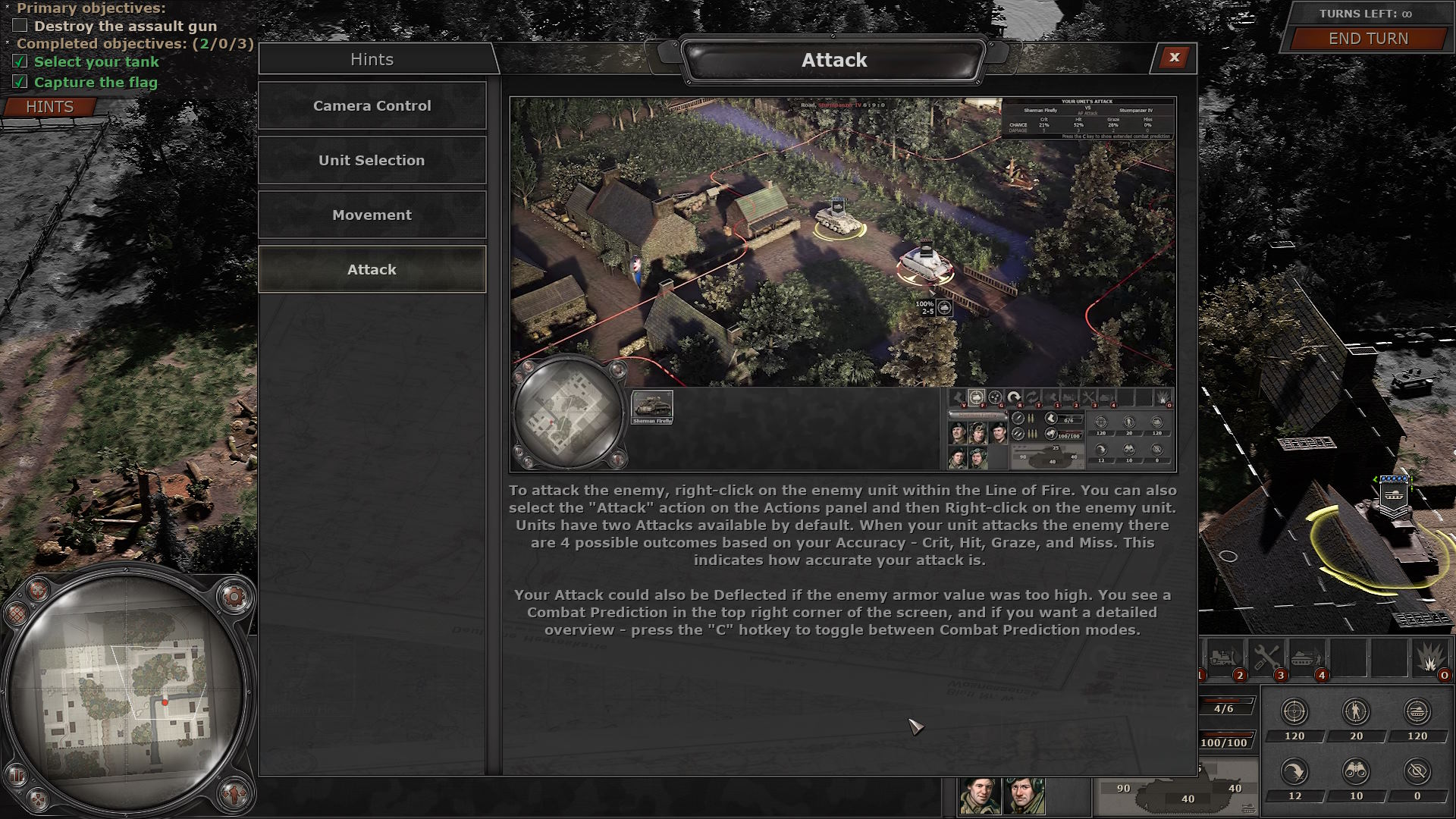The width and height of the screenshot is (1456, 819).
Task: Click the explosion ability icon marked 0
Action: point(1430,657)
